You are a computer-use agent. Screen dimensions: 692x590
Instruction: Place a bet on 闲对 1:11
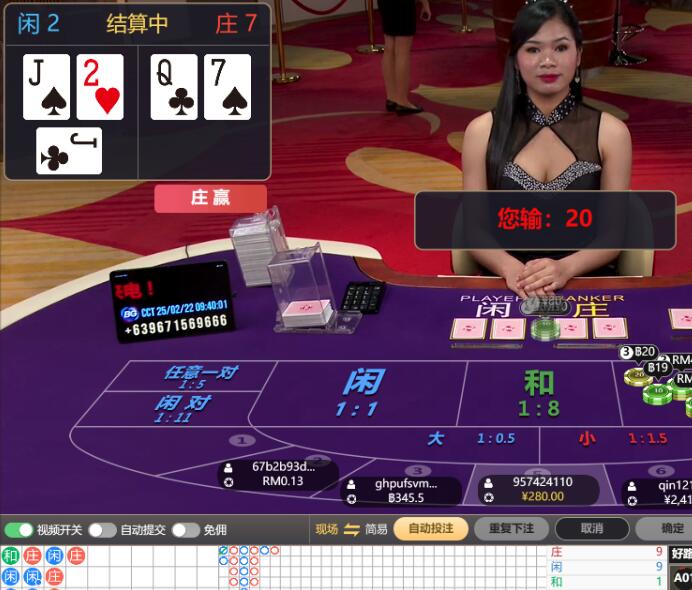[x=181, y=408]
